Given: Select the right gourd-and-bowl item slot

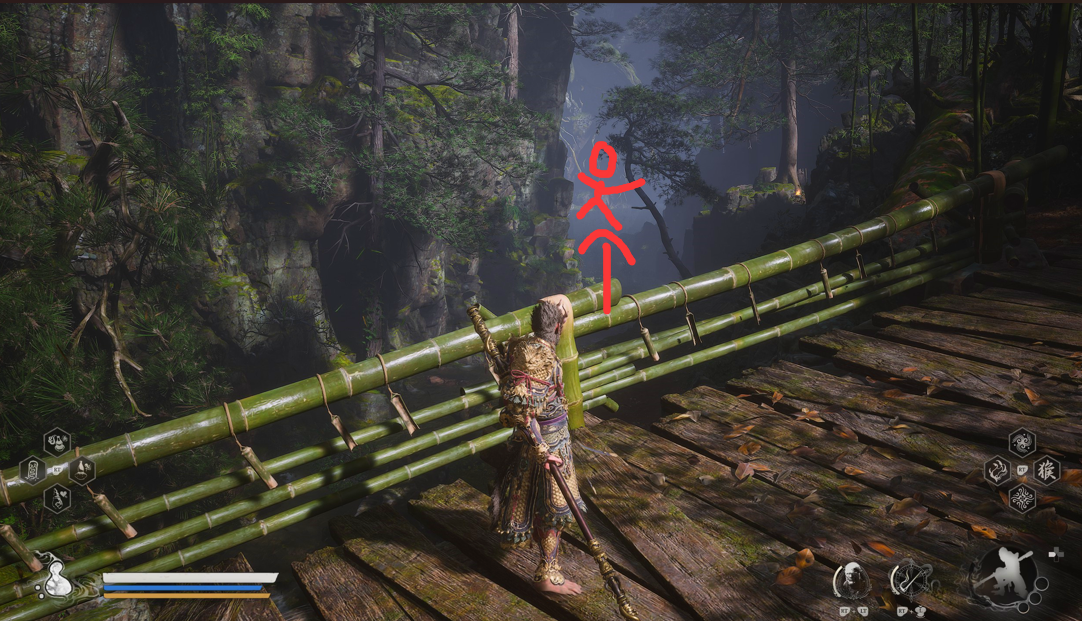Looking at the screenshot, I should [x=82, y=469].
